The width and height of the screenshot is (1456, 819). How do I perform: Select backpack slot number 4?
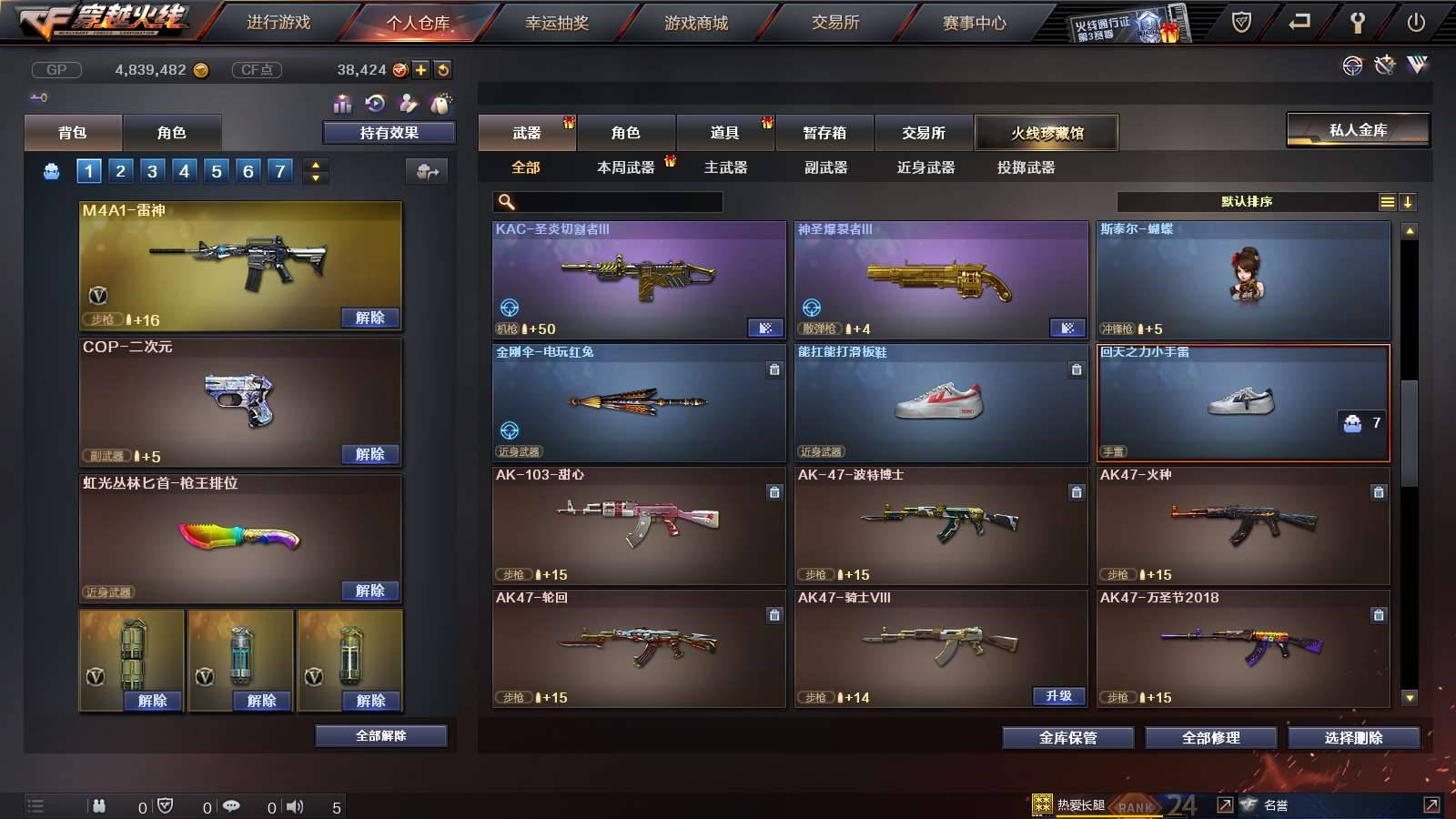pyautogui.click(x=184, y=170)
